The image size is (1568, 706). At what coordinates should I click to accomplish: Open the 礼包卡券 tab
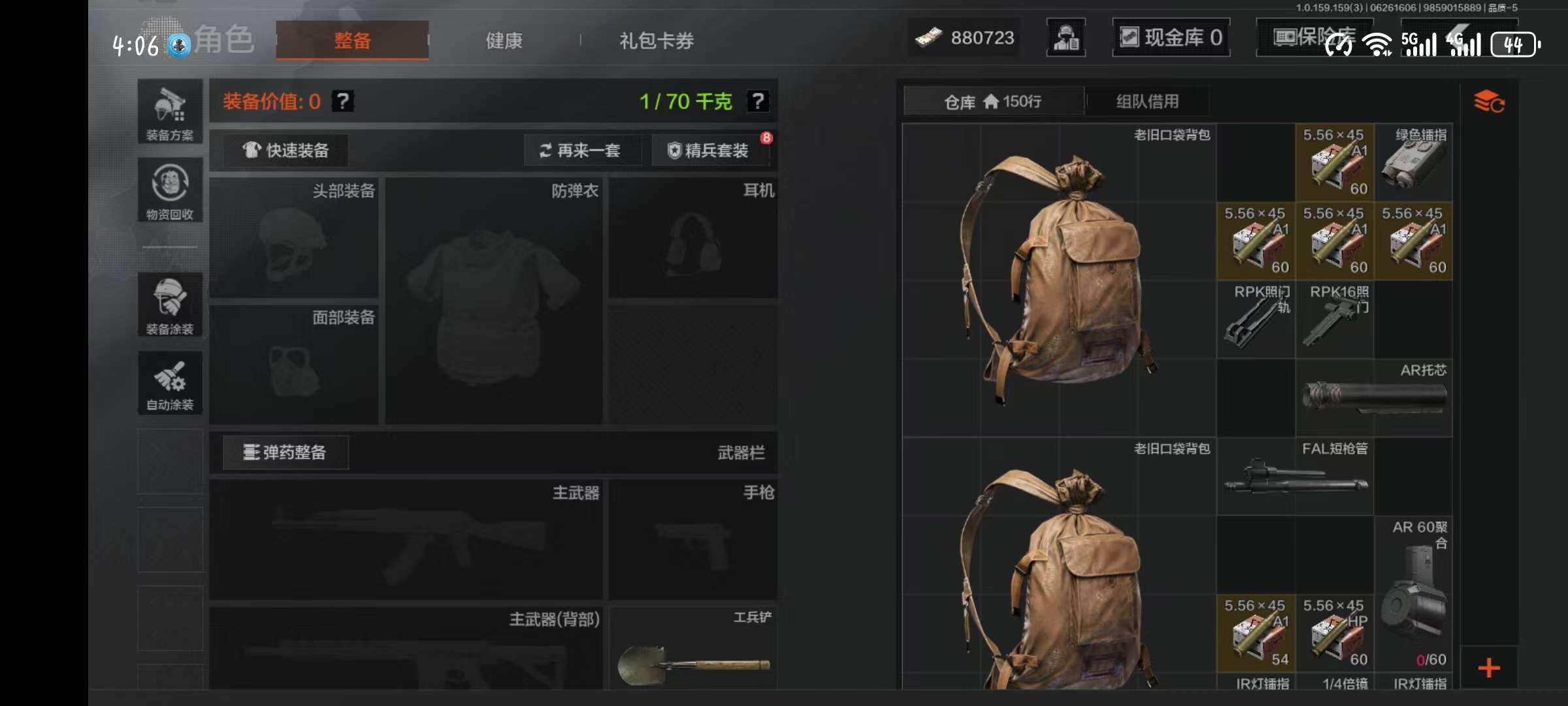[x=656, y=41]
